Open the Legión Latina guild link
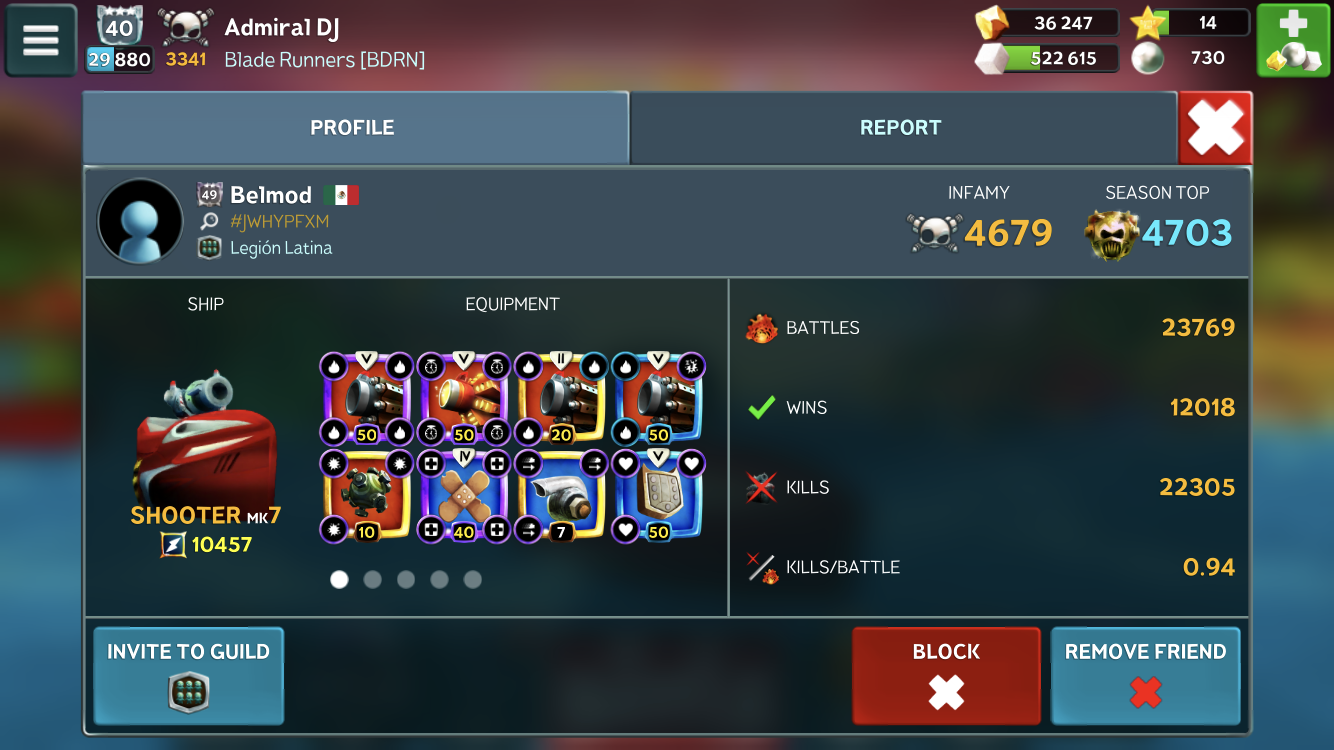Screen dimensions: 1334x750 [x=281, y=248]
